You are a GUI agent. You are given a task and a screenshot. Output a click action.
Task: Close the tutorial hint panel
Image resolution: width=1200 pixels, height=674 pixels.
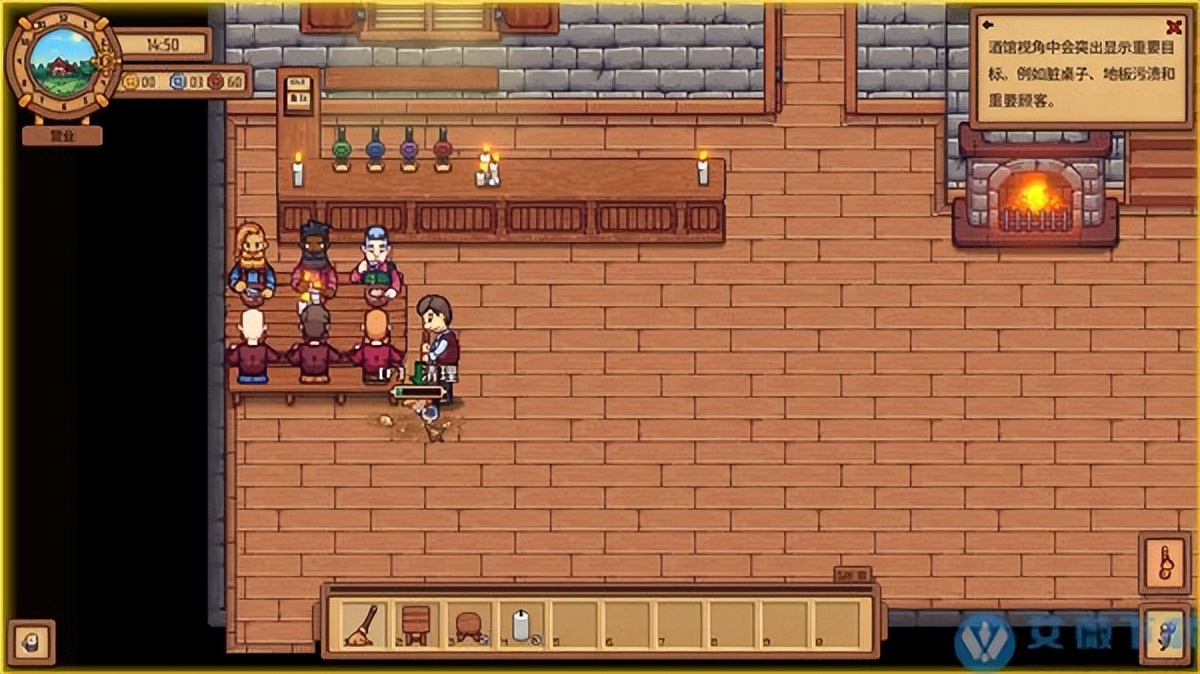(1174, 28)
